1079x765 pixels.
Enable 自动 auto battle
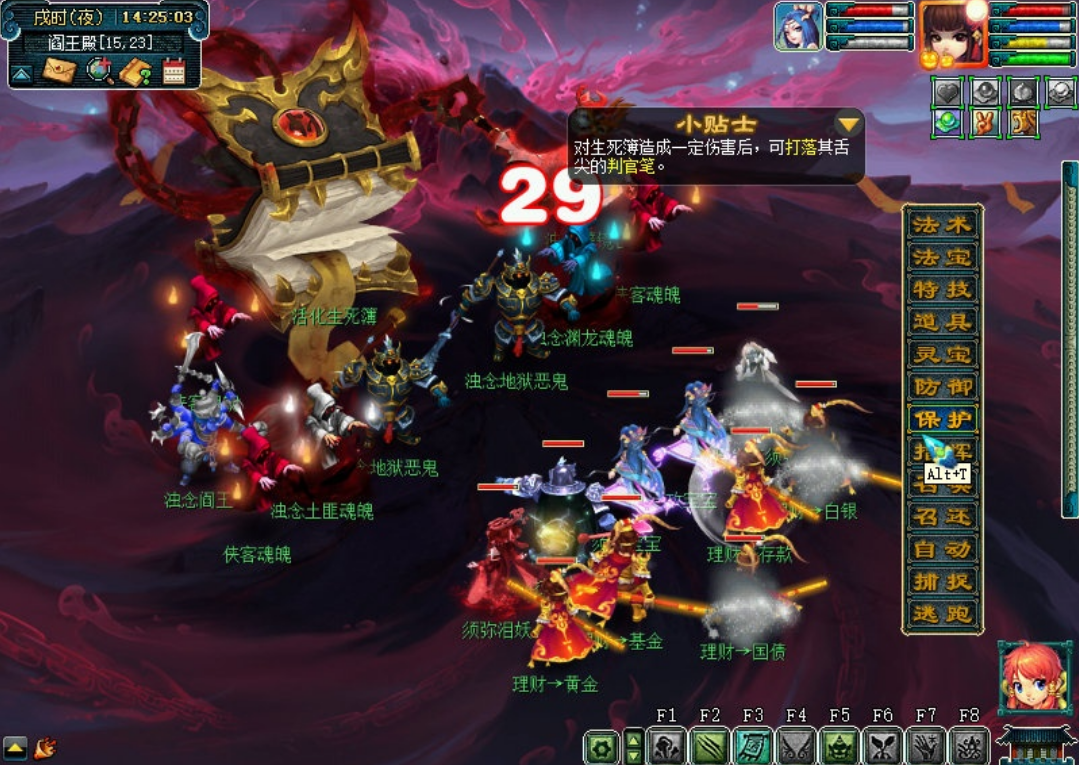[x=942, y=548]
